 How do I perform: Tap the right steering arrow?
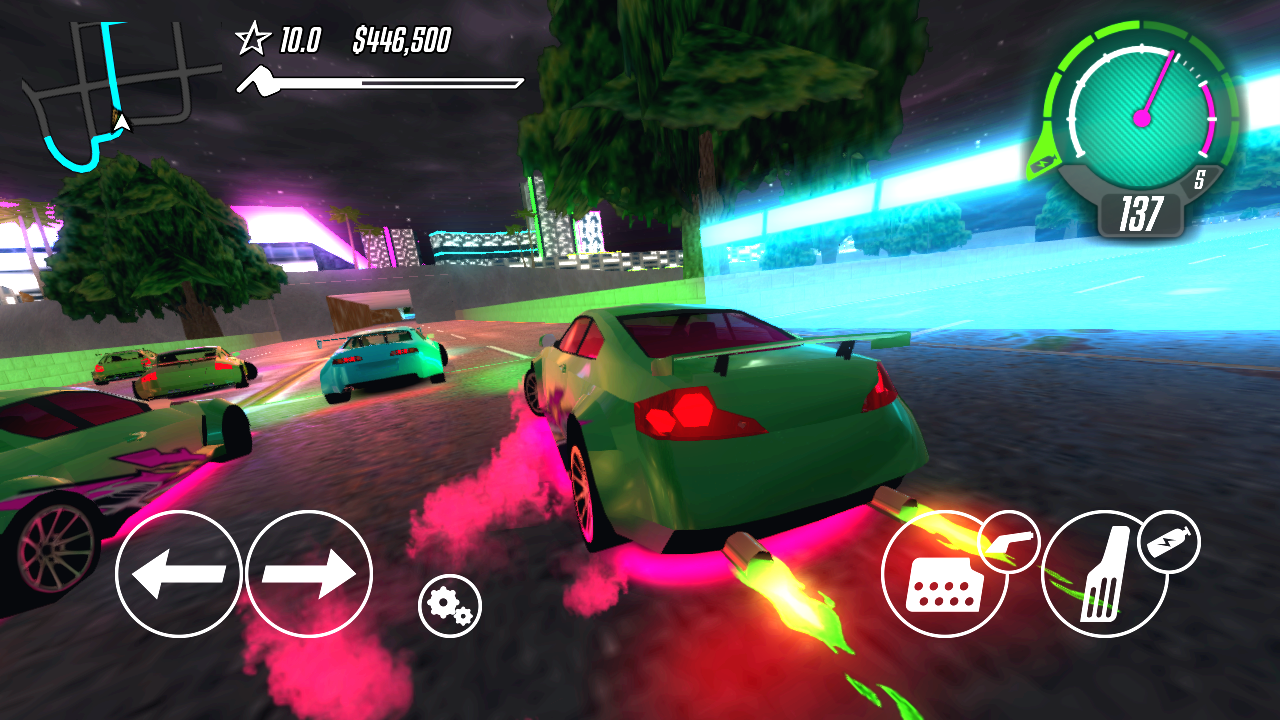pos(308,575)
